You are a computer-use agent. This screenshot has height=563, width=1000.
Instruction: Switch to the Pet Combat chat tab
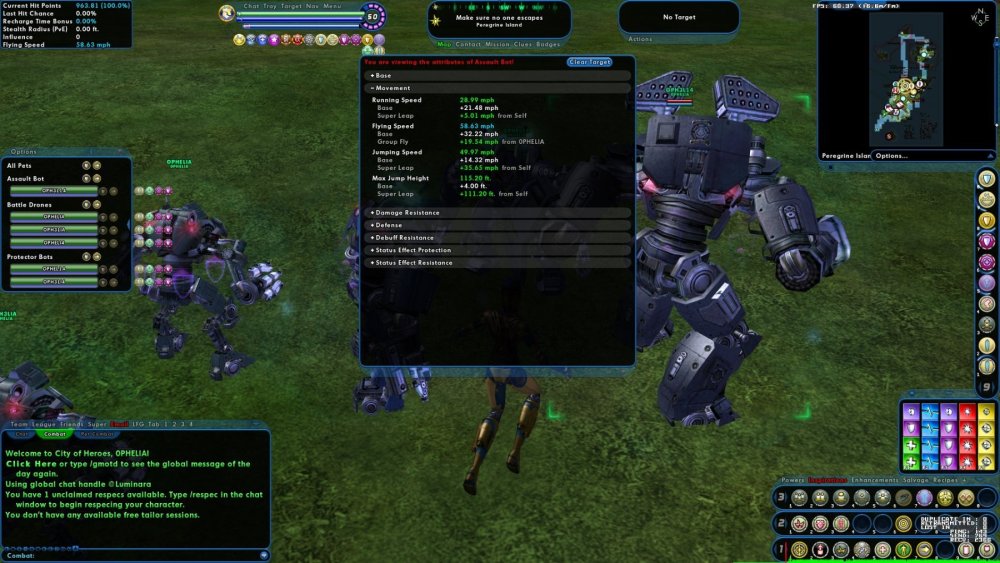97,434
